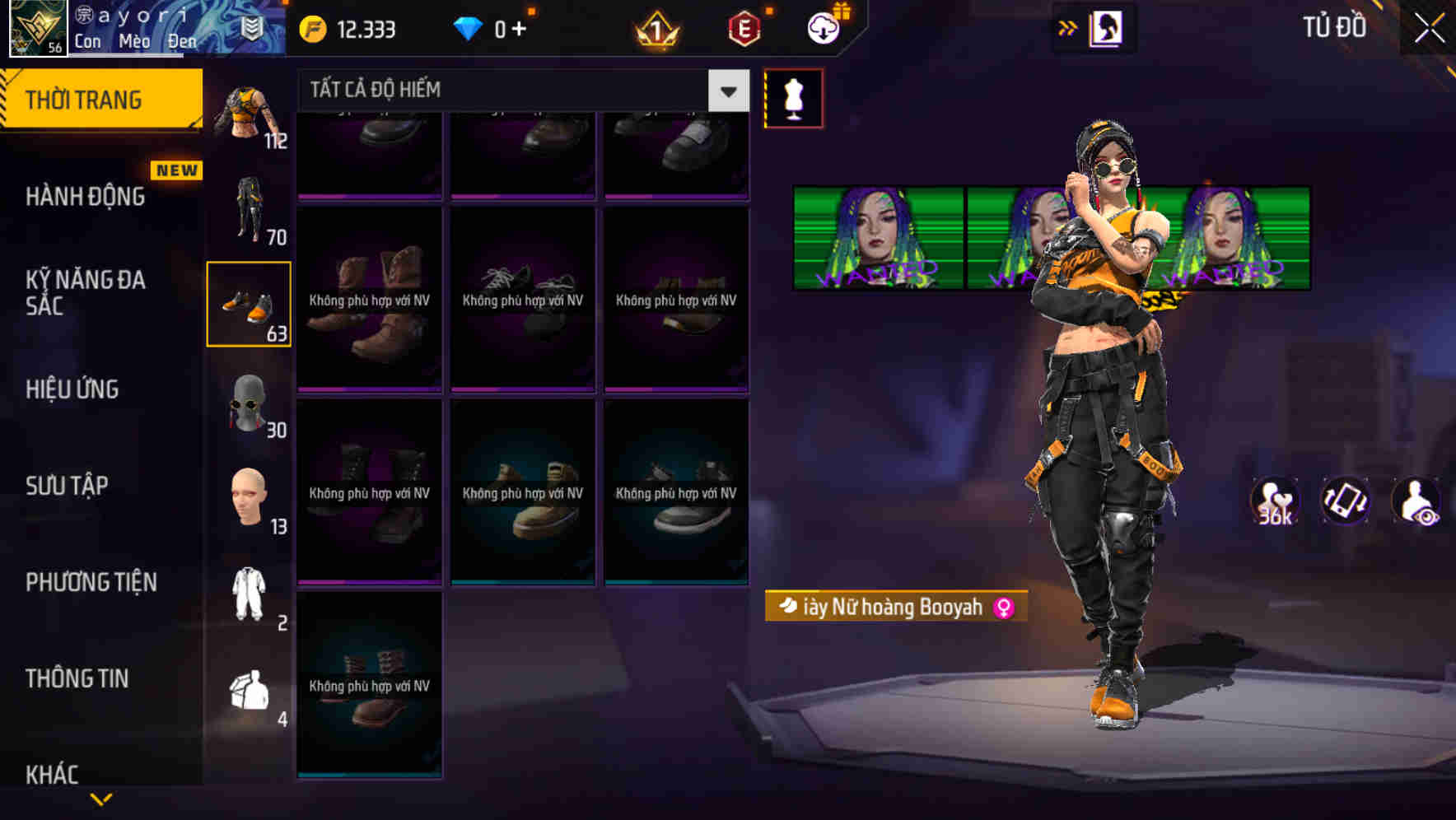Select the profile card icon near top right
Viewport: 1456px width, 820px height.
(x=1107, y=26)
